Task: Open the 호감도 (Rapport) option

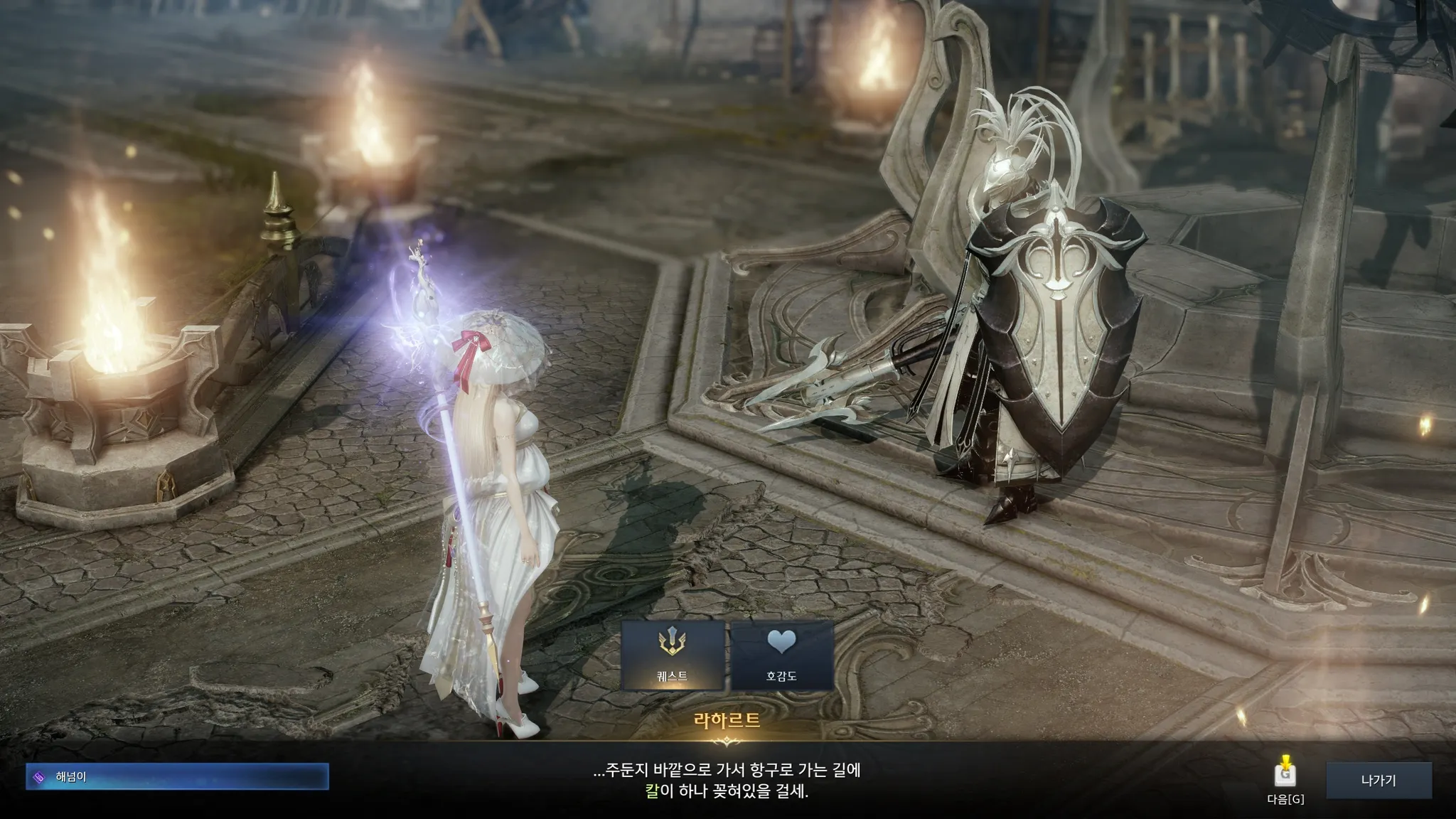Action: click(781, 655)
